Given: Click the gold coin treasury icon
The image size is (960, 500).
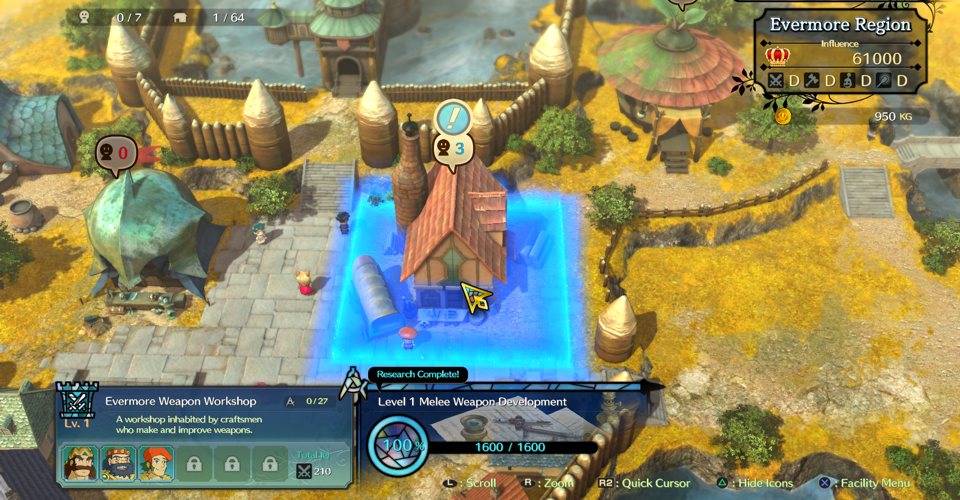Looking at the screenshot, I should (x=783, y=116).
